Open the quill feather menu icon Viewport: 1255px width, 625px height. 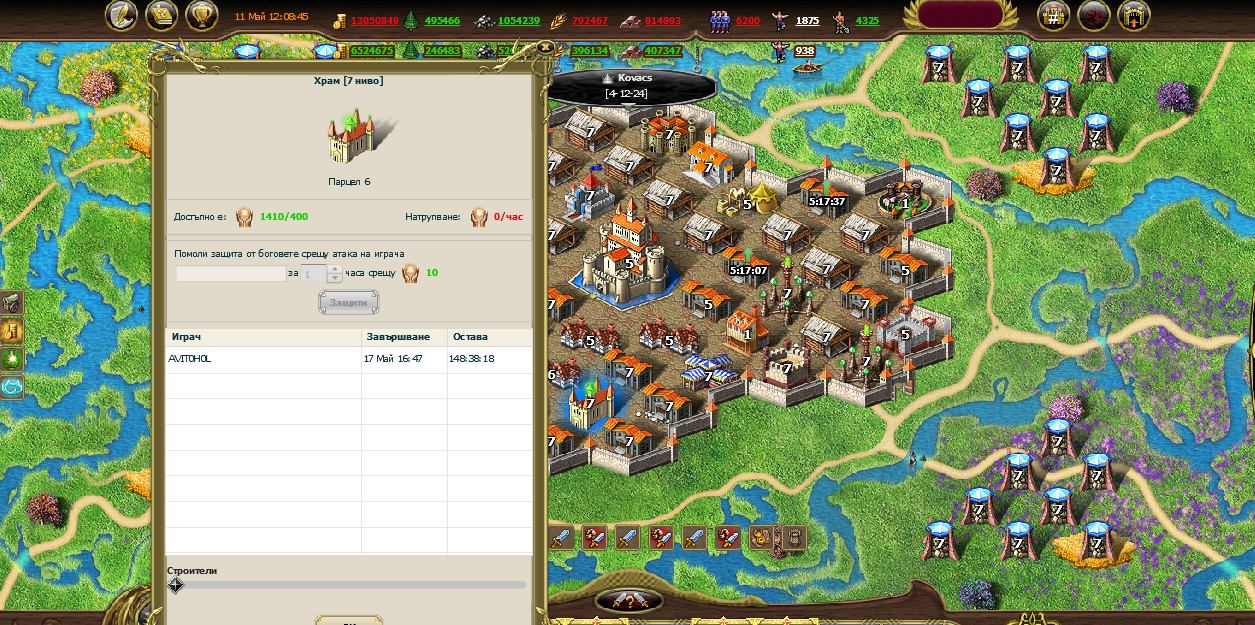point(122,15)
